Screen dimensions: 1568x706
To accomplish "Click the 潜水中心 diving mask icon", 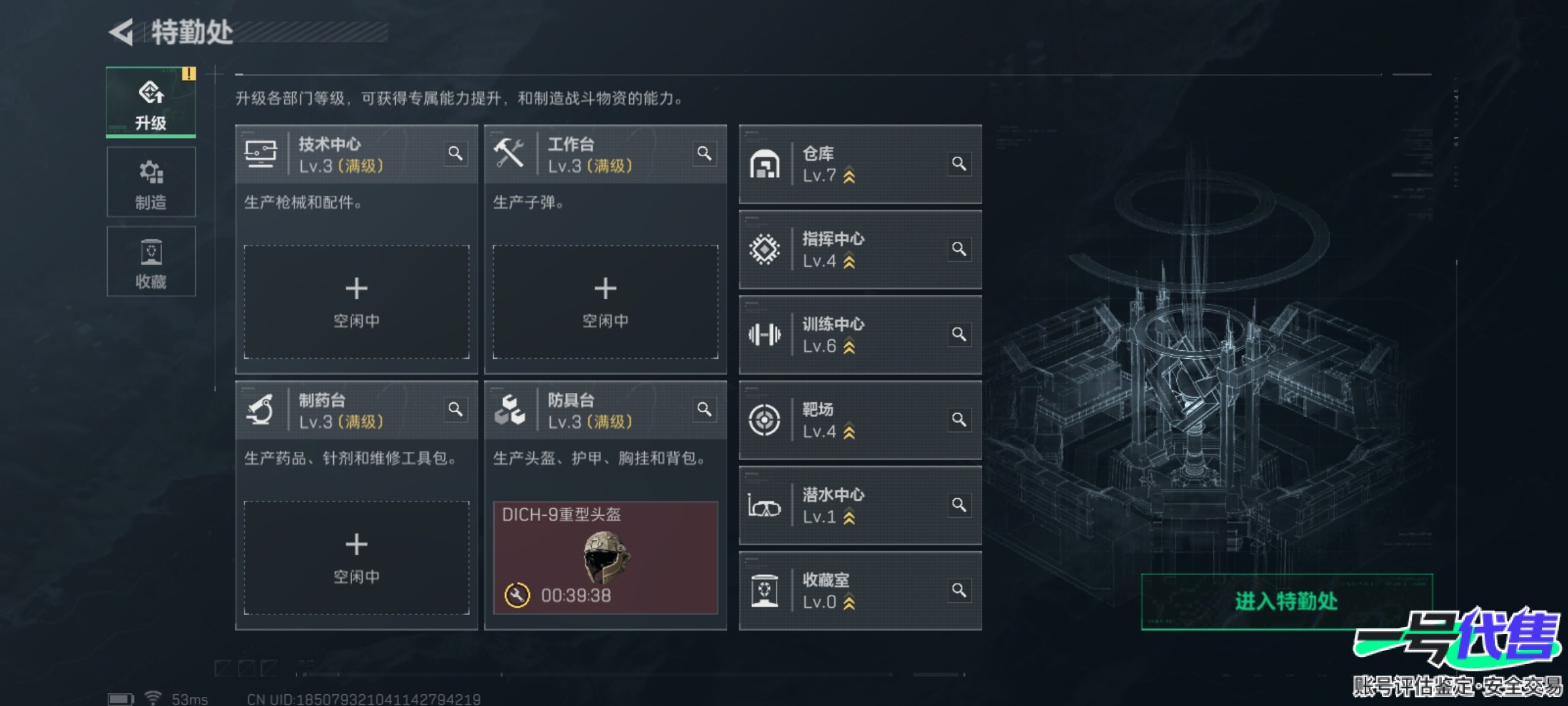I will coord(766,505).
